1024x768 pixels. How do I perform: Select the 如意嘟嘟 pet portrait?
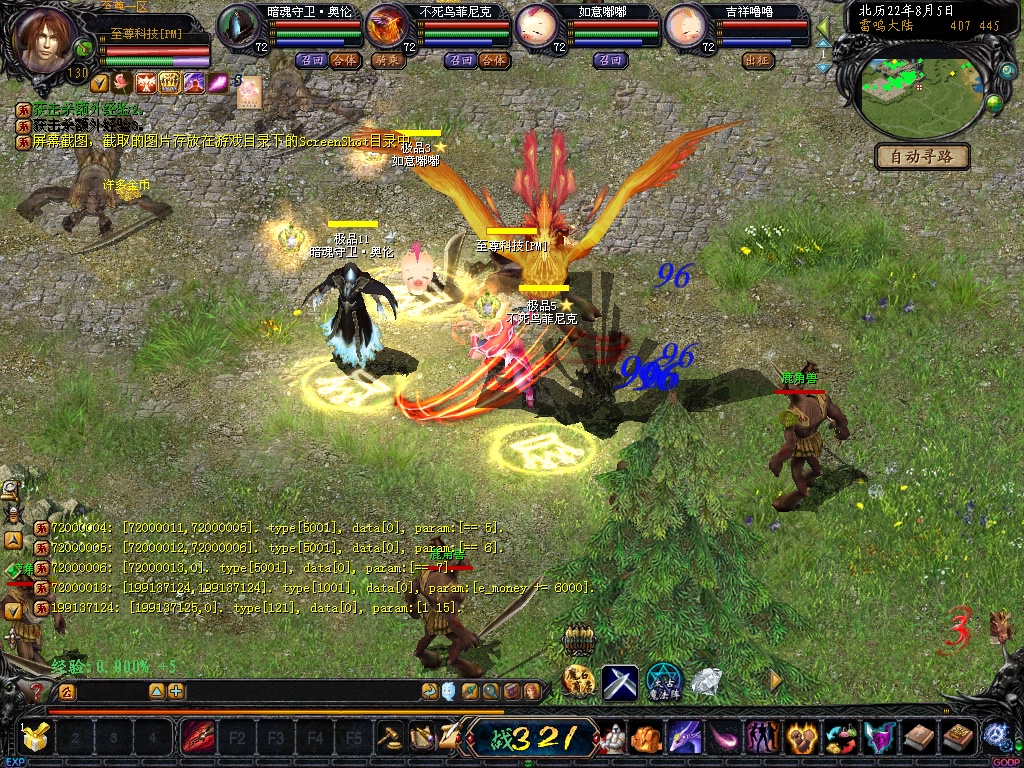pos(536,25)
